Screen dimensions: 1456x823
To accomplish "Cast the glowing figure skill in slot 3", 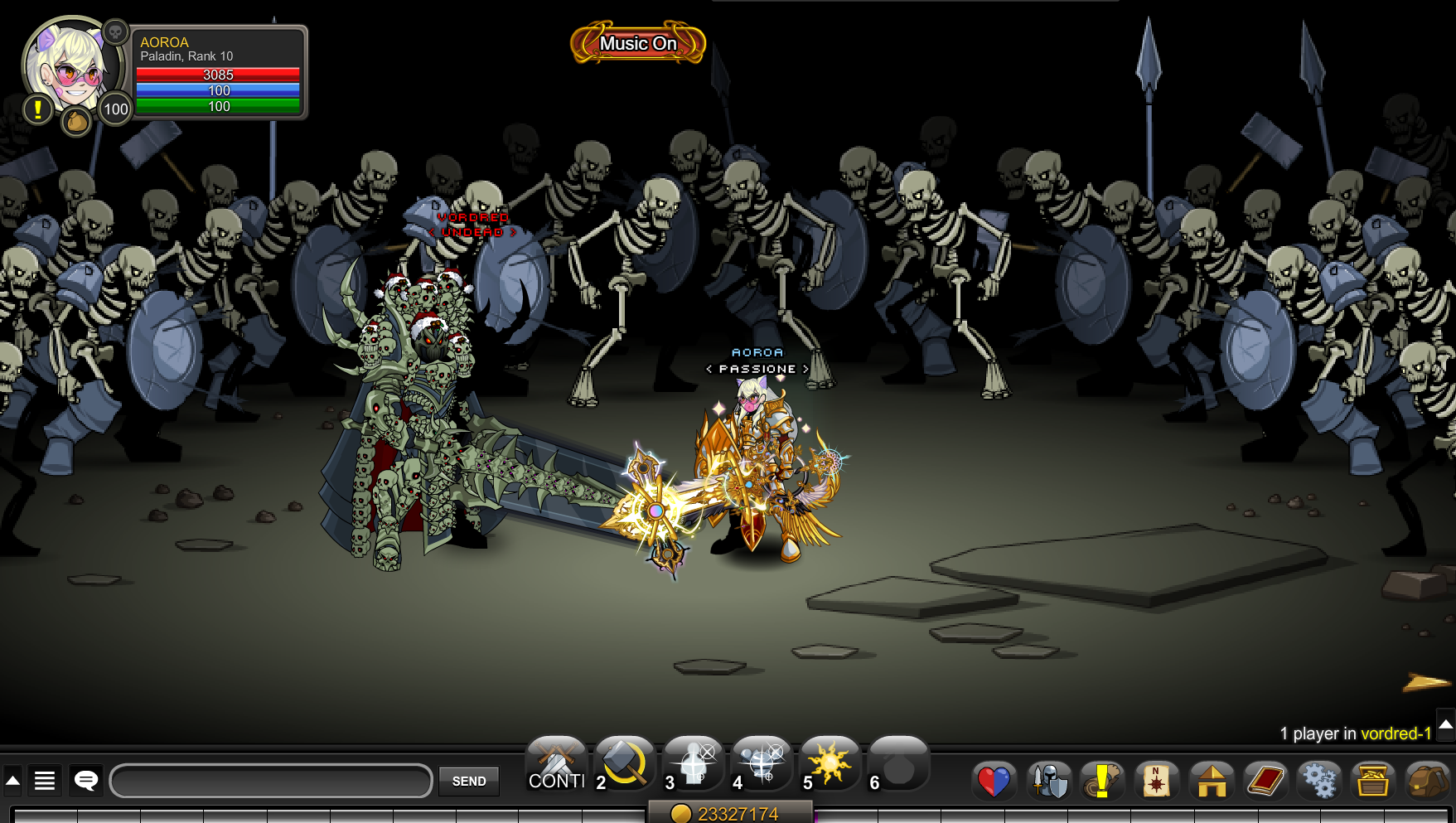I will click(x=694, y=764).
